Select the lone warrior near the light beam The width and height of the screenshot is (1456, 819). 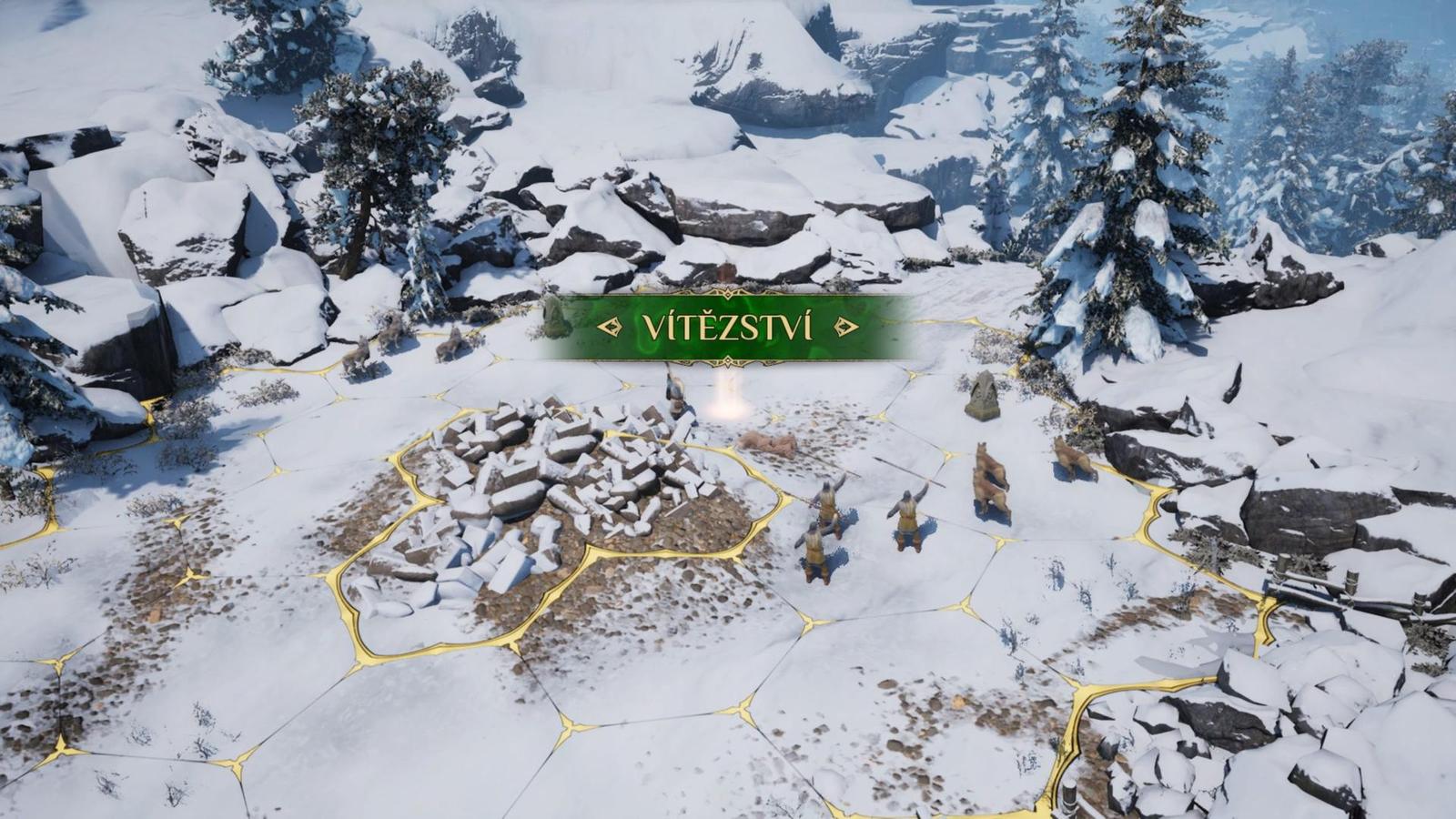(674, 396)
